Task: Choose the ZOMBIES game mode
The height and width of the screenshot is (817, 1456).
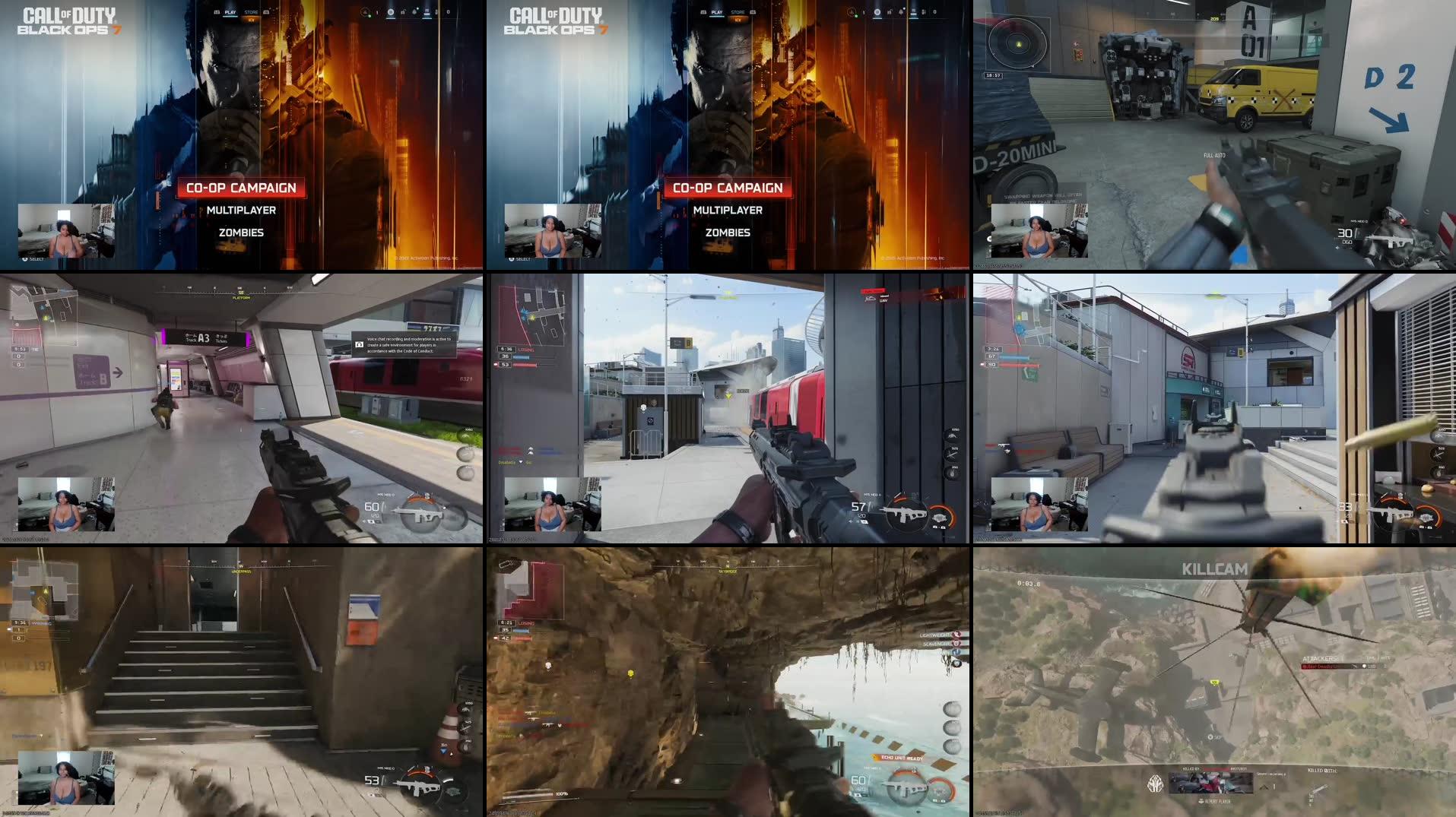Action: point(242,232)
